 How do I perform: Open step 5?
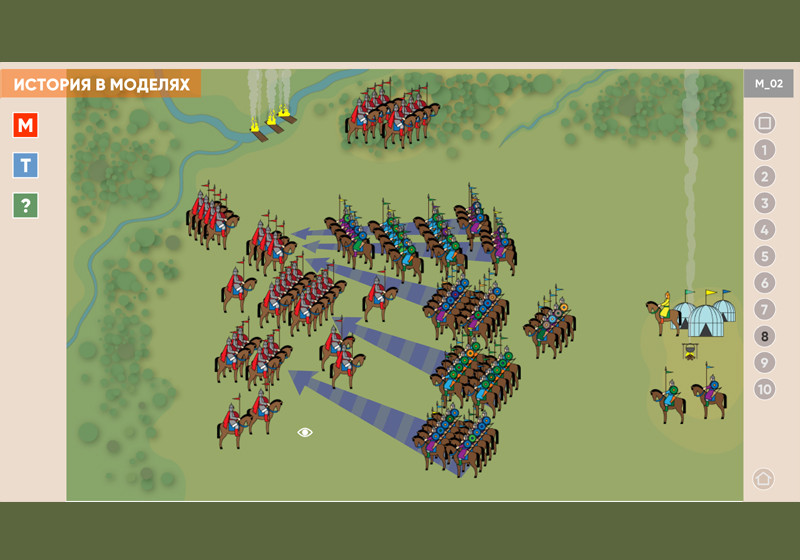pyautogui.click(x=765, y=256)
